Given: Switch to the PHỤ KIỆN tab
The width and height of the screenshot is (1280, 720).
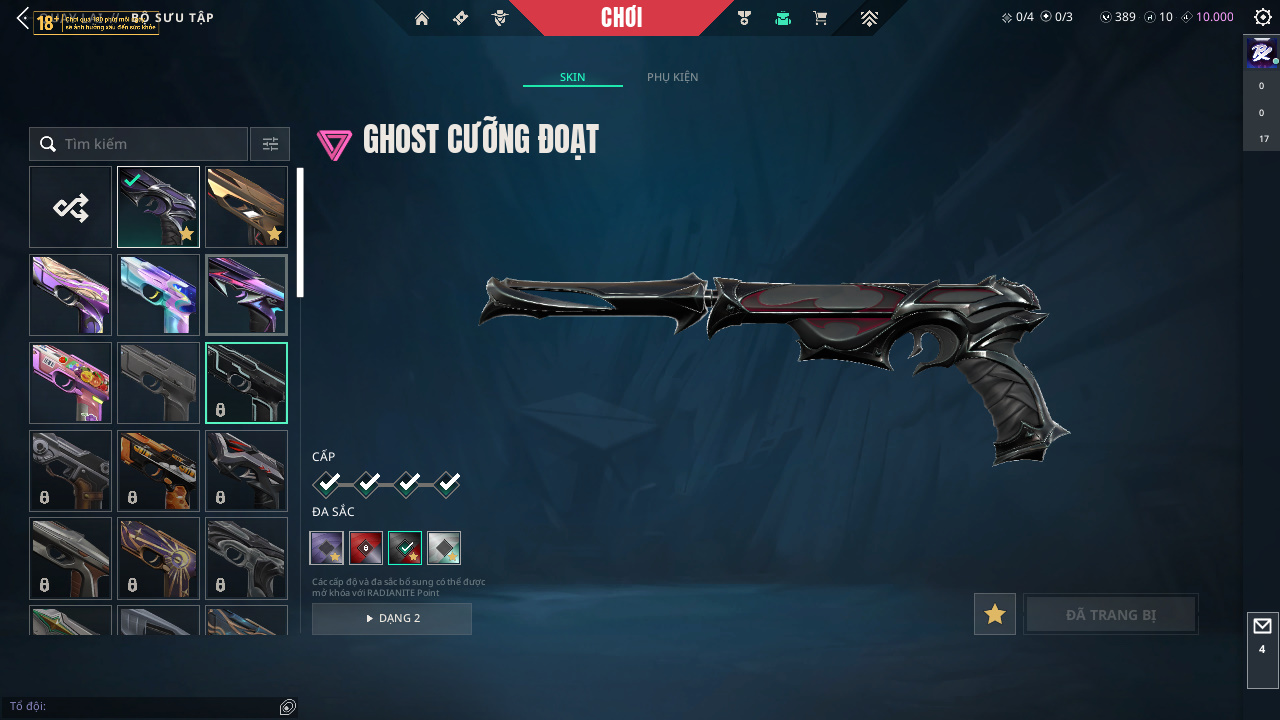Looking at the screenshot, I should click(x=672, y=77).
